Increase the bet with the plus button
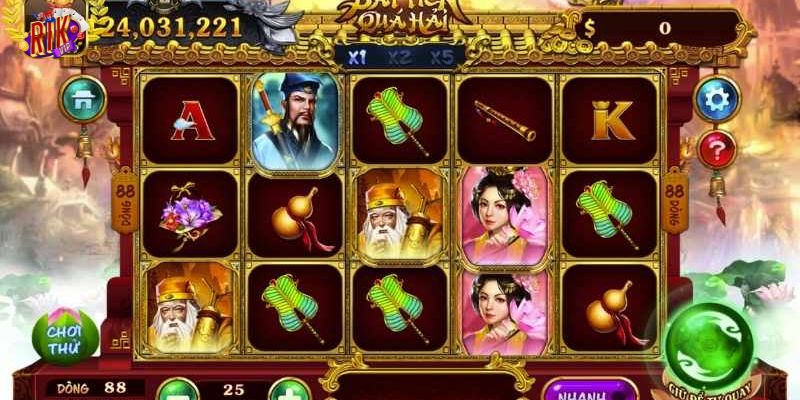This screenshot has width=800, height=400. pyautogui.click(x=288, y=388)
